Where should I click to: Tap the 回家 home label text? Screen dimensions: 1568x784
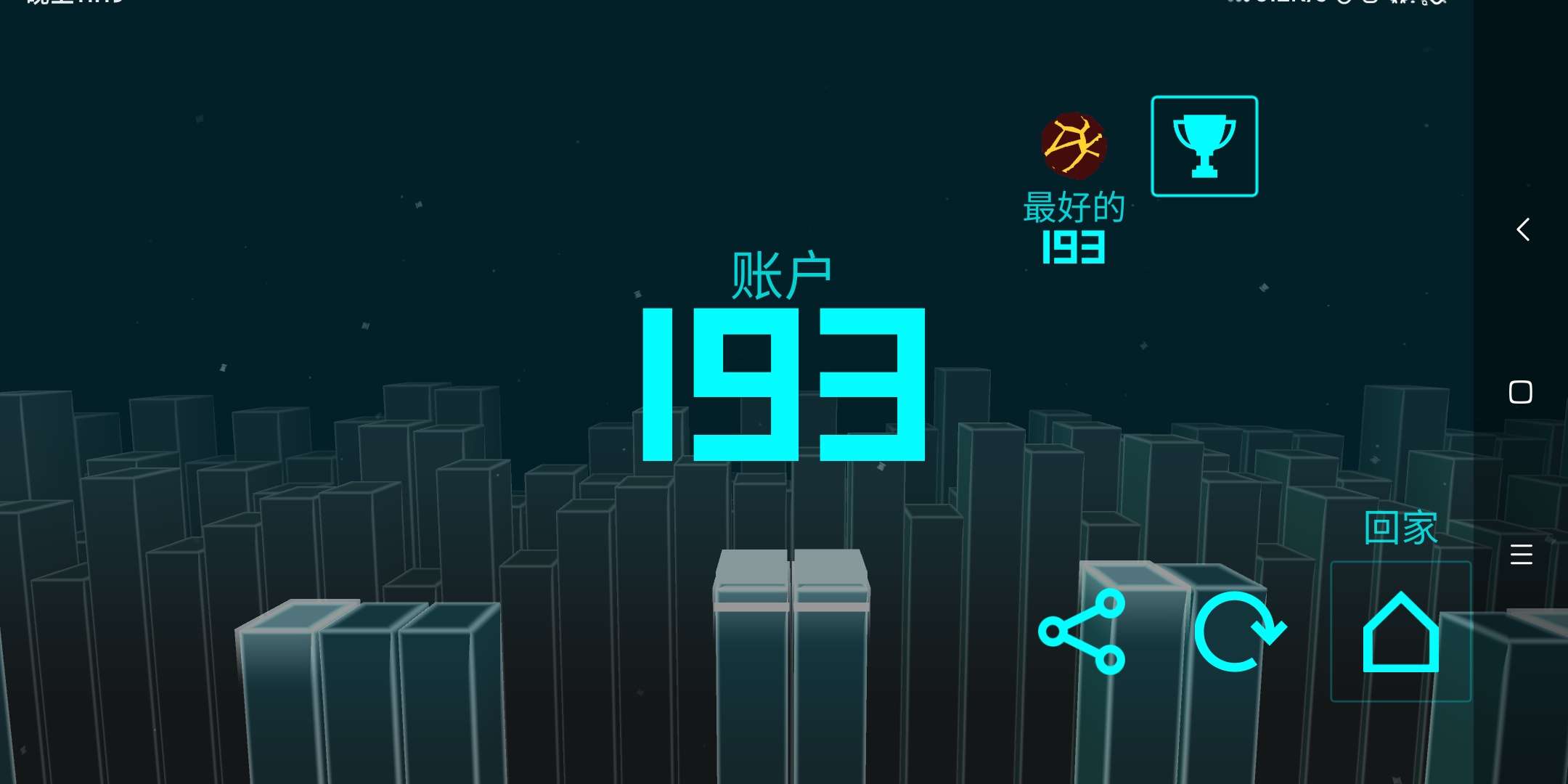pos(1400,527)
